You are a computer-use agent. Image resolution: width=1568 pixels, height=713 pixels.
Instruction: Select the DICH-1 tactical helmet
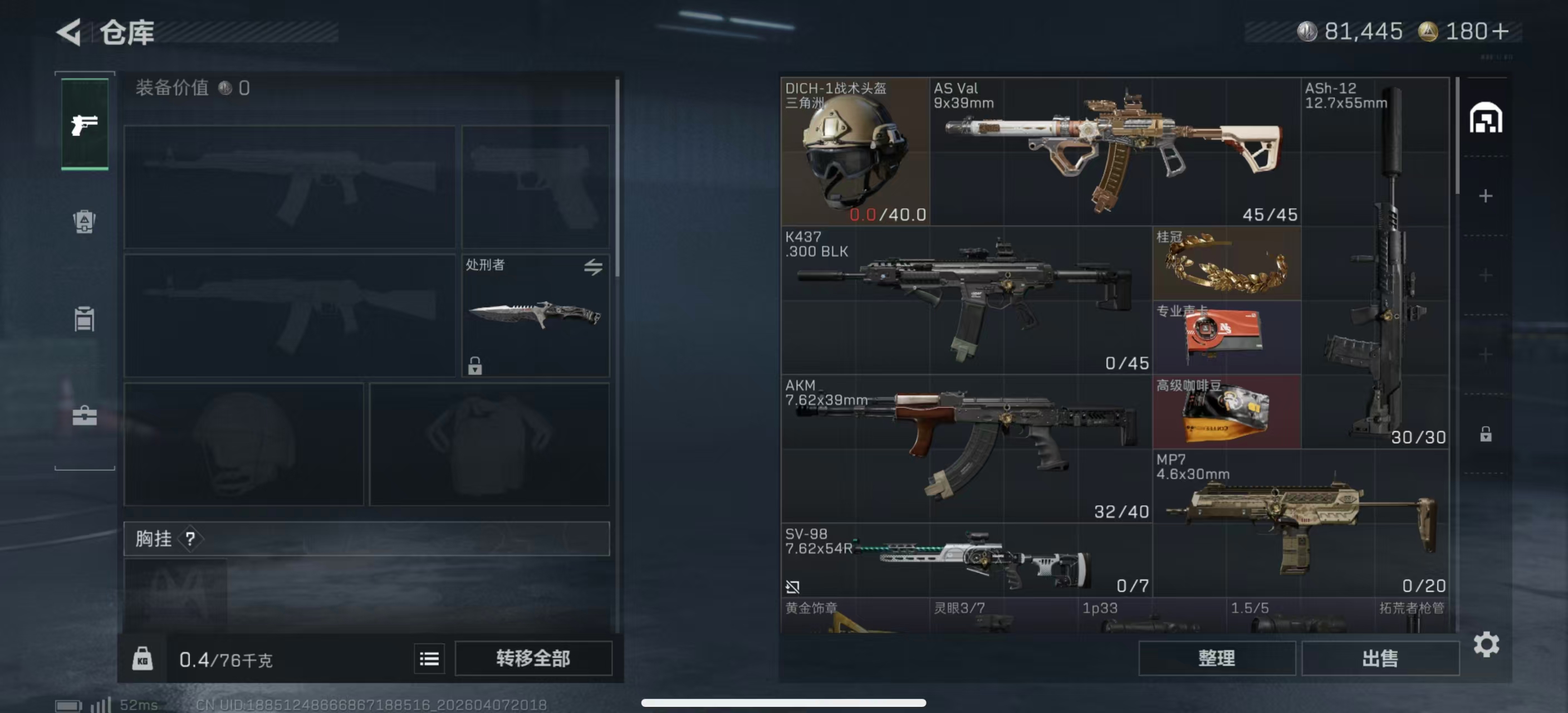tap(855, 152)
